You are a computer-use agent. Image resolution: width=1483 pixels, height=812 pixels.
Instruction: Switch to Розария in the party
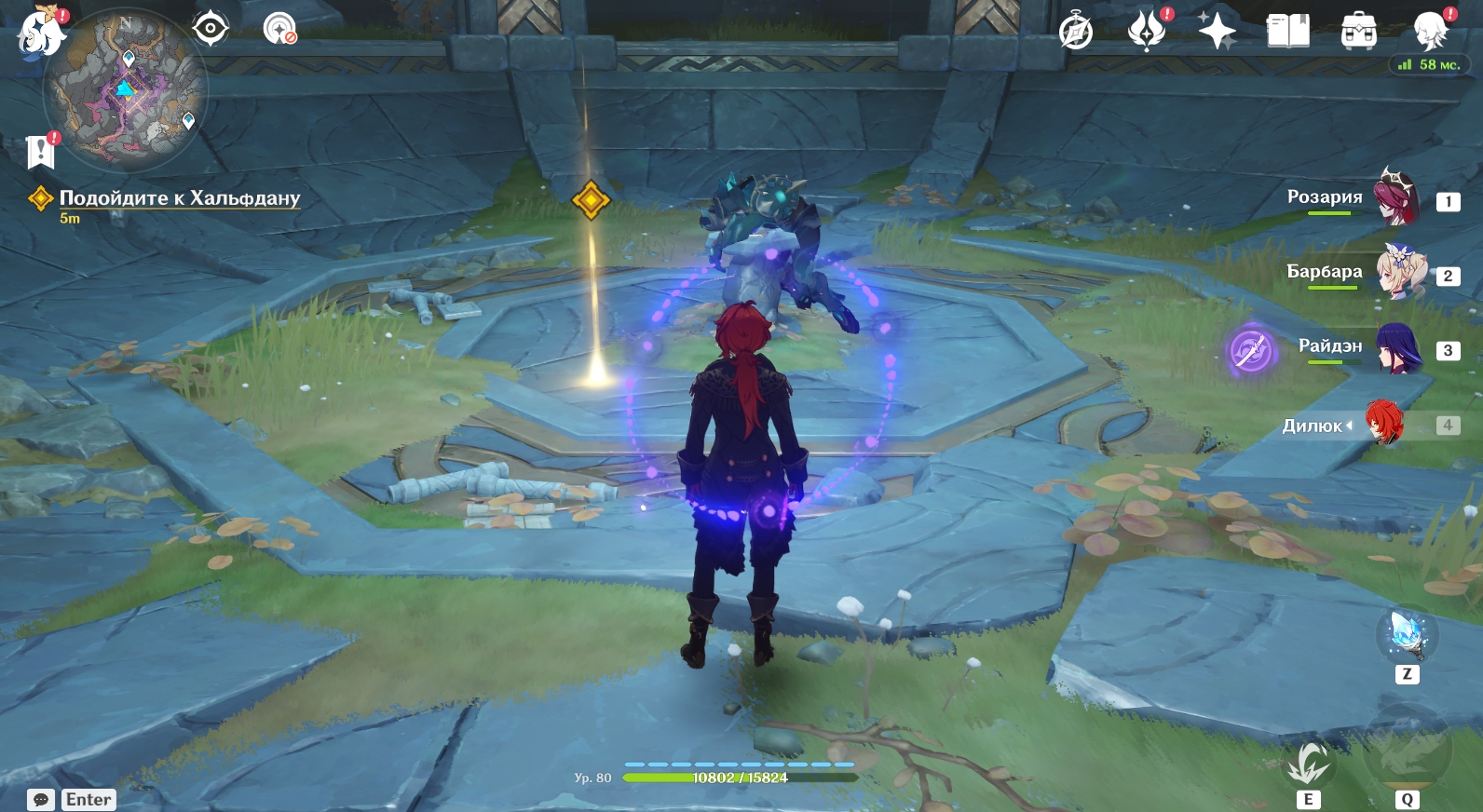click(1396, 198)
